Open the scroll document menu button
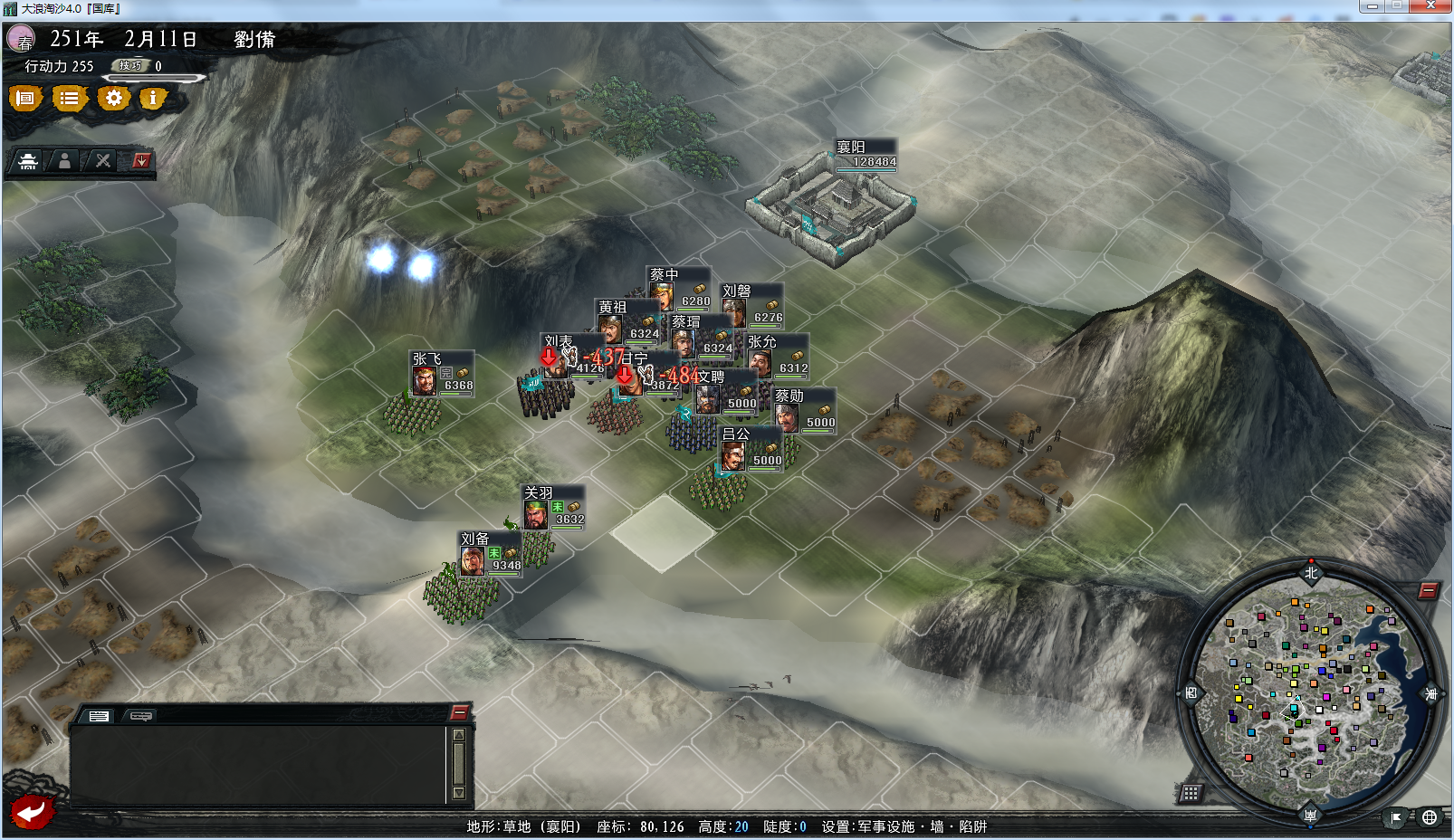1454x840 pixels. coord(25,98)
